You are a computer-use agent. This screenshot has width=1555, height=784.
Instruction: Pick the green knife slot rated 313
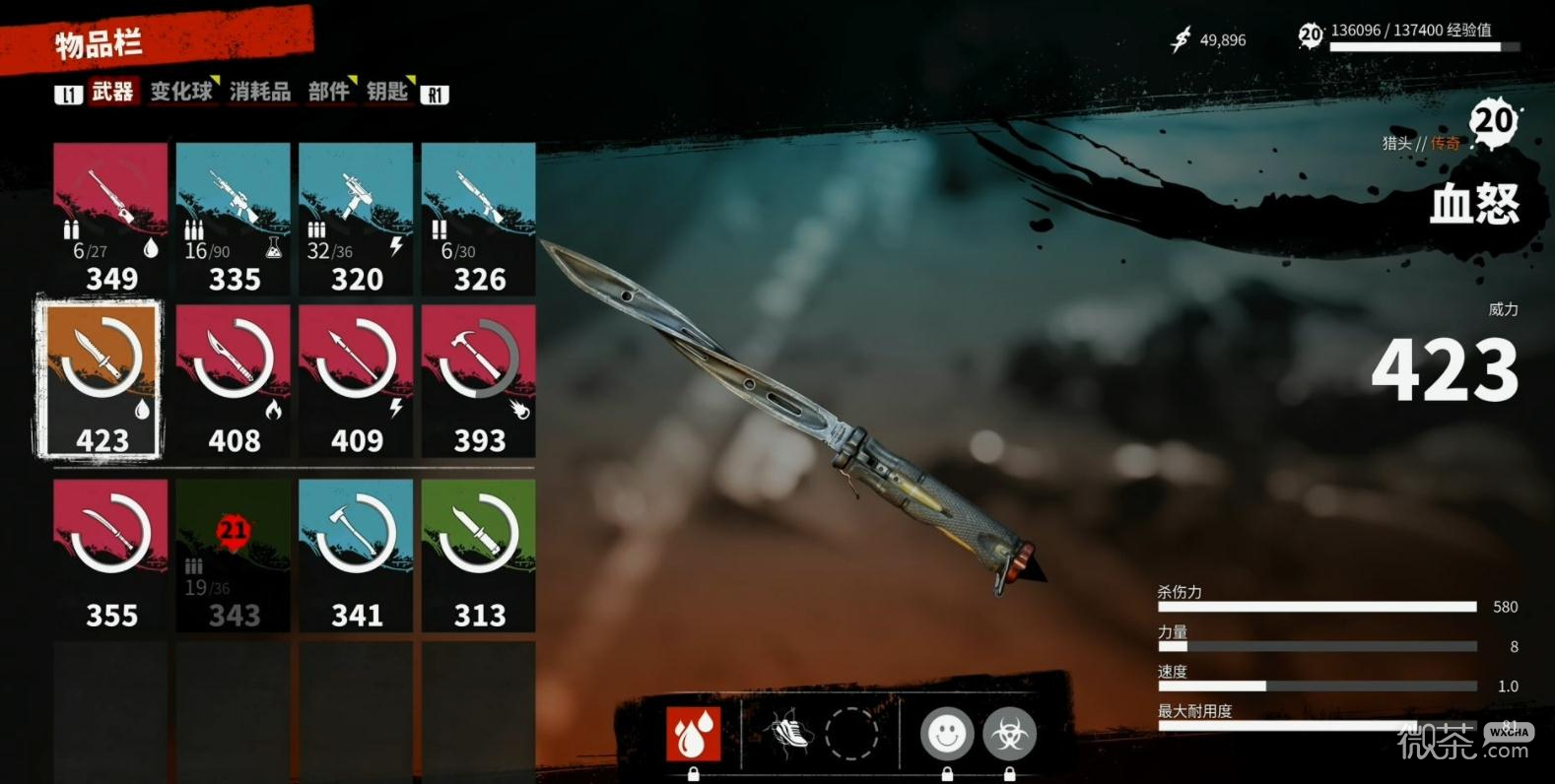[479, 555]
